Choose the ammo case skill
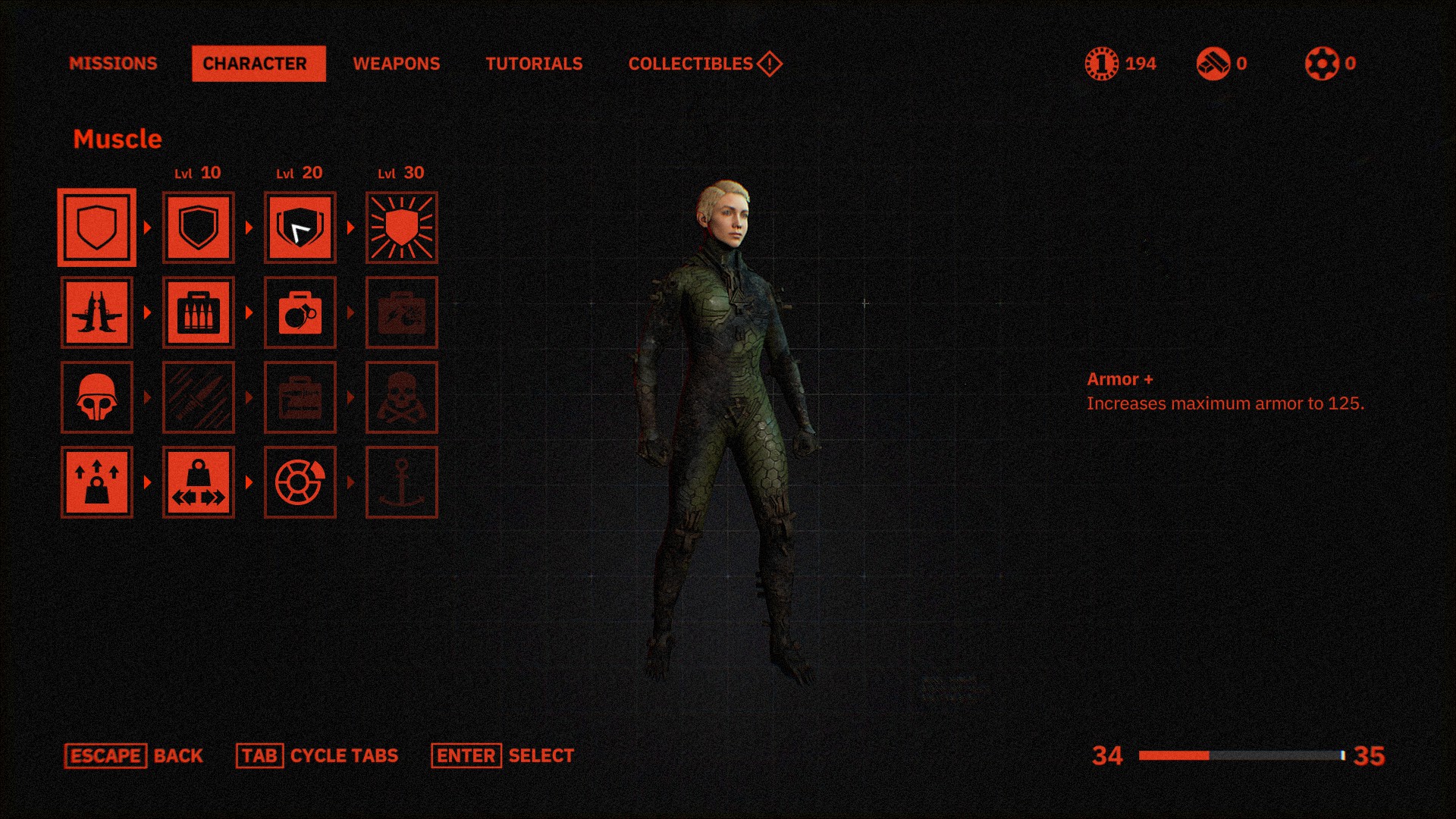1456x819 pixels. 199,312
